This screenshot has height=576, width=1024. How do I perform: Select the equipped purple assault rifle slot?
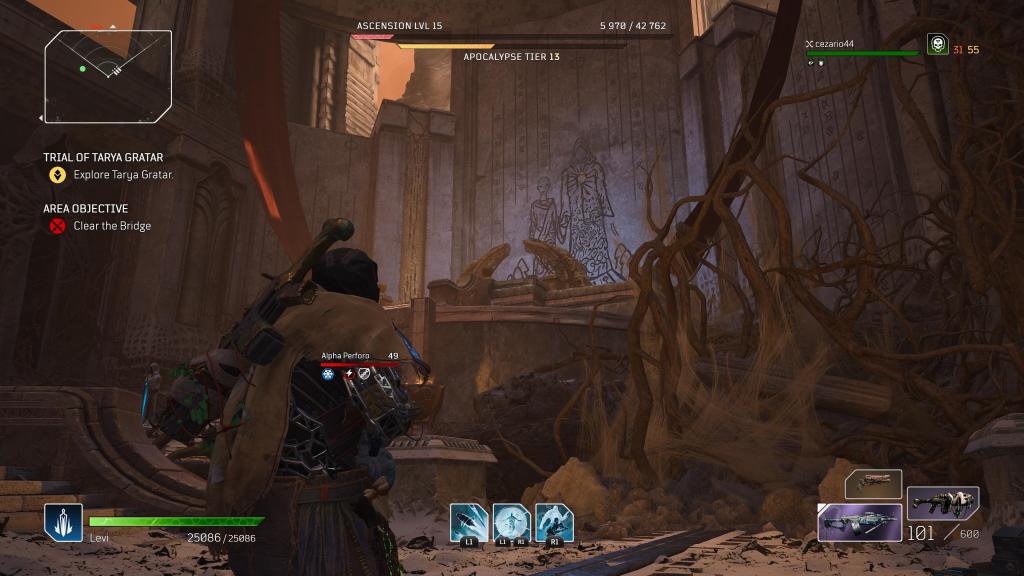tap(859, 522)
